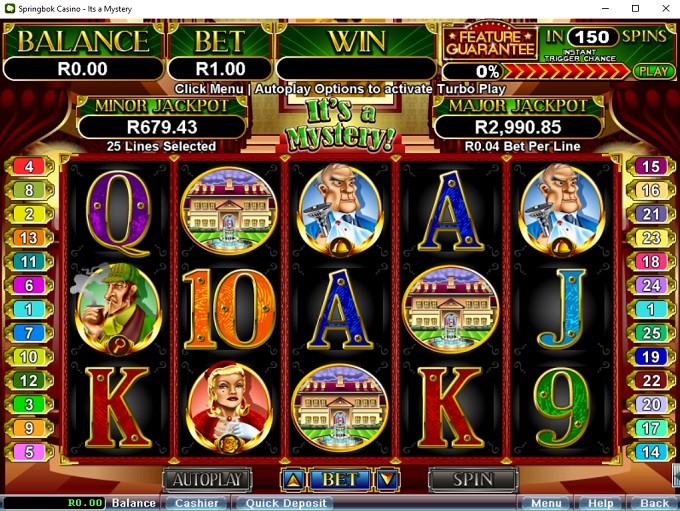
Task: Spin the reels with the SPIN button
Action: click(472, 480)
